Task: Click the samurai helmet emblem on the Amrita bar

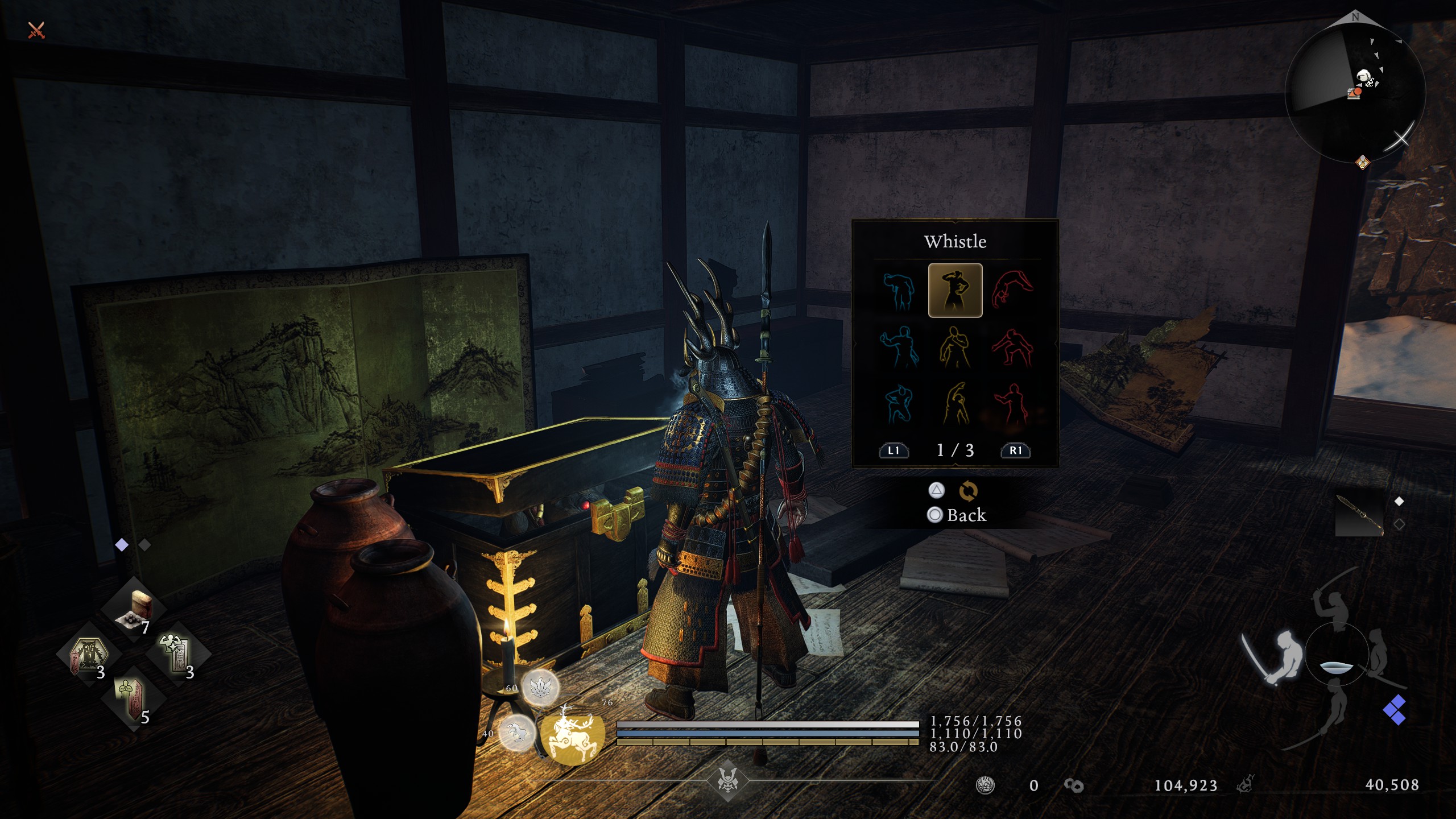Action: [x=727, y=780]
